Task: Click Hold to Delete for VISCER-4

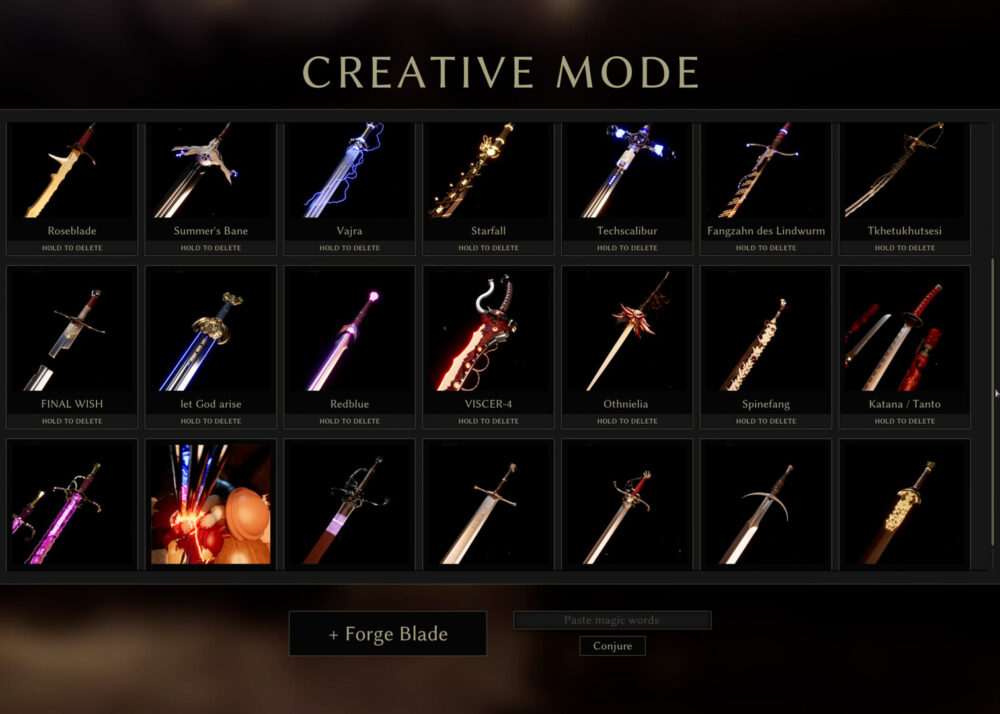Action: (488, 421)
